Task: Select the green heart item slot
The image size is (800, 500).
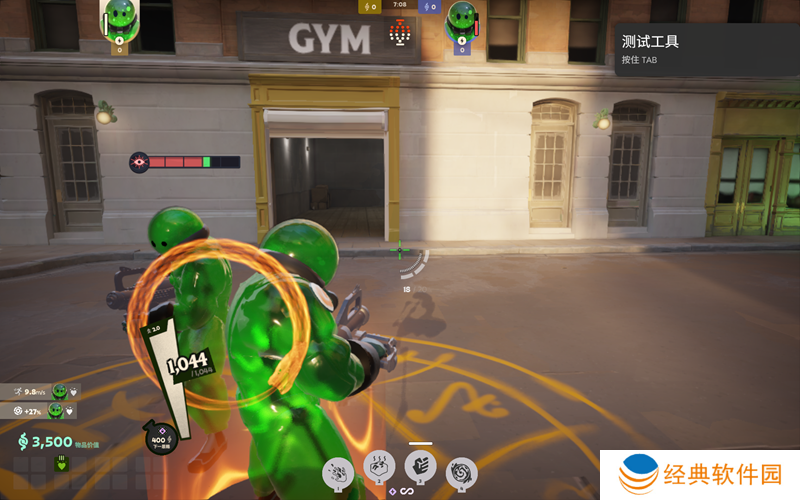Action: tap(60, 463)
